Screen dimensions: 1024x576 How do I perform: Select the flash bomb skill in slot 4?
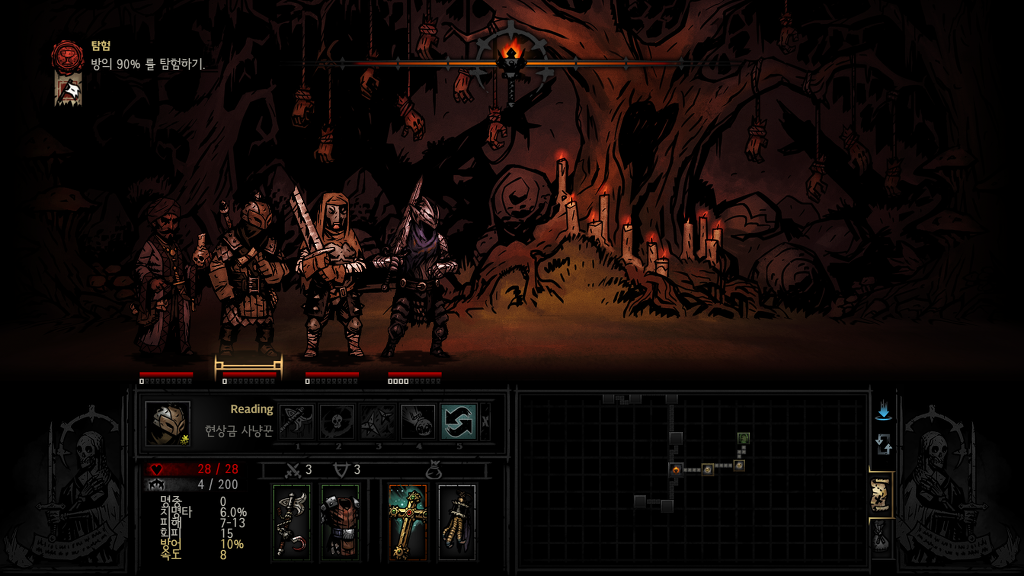pos(418,421)
